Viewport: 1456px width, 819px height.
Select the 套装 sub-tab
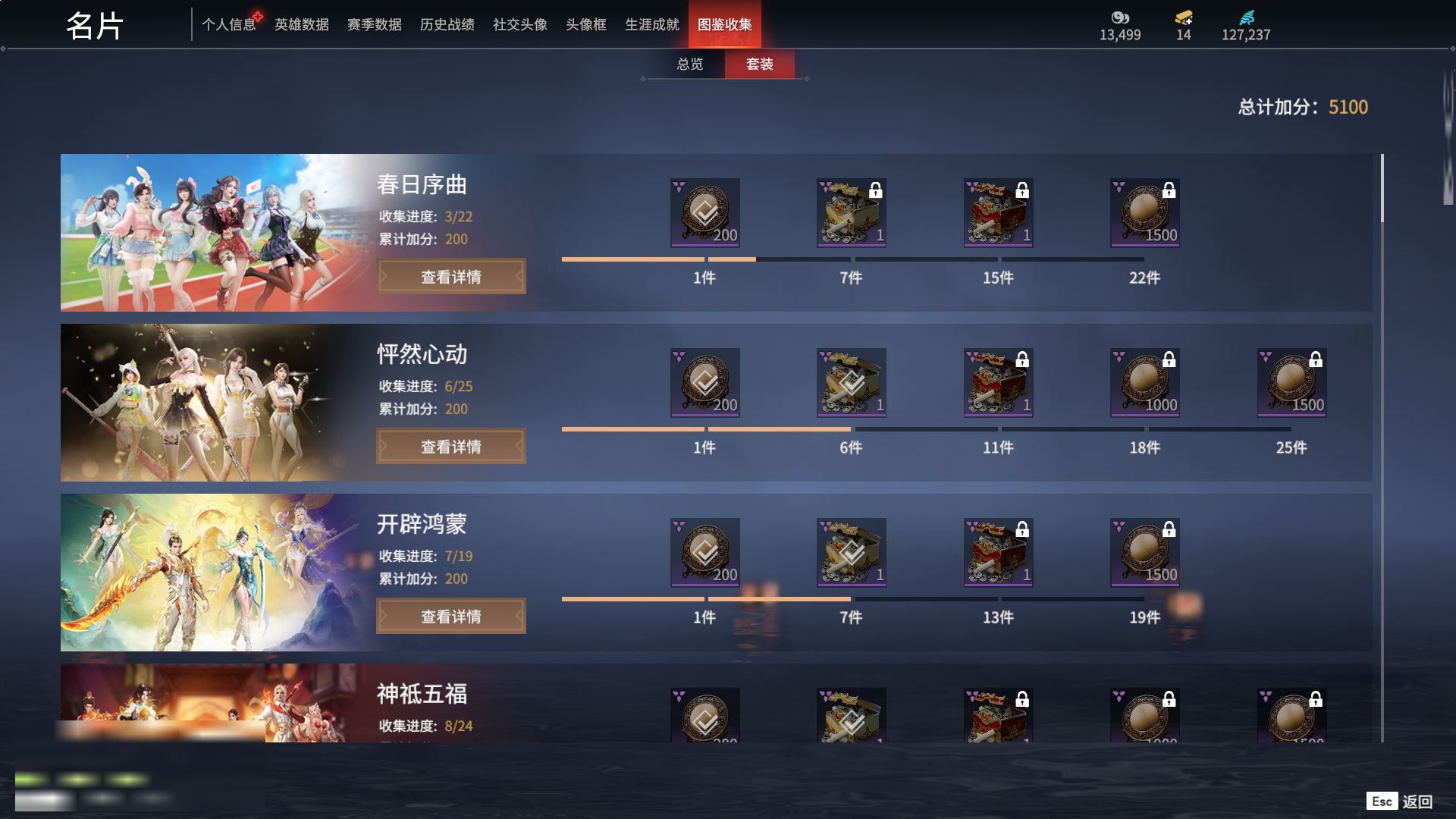[x=759, y=64]
